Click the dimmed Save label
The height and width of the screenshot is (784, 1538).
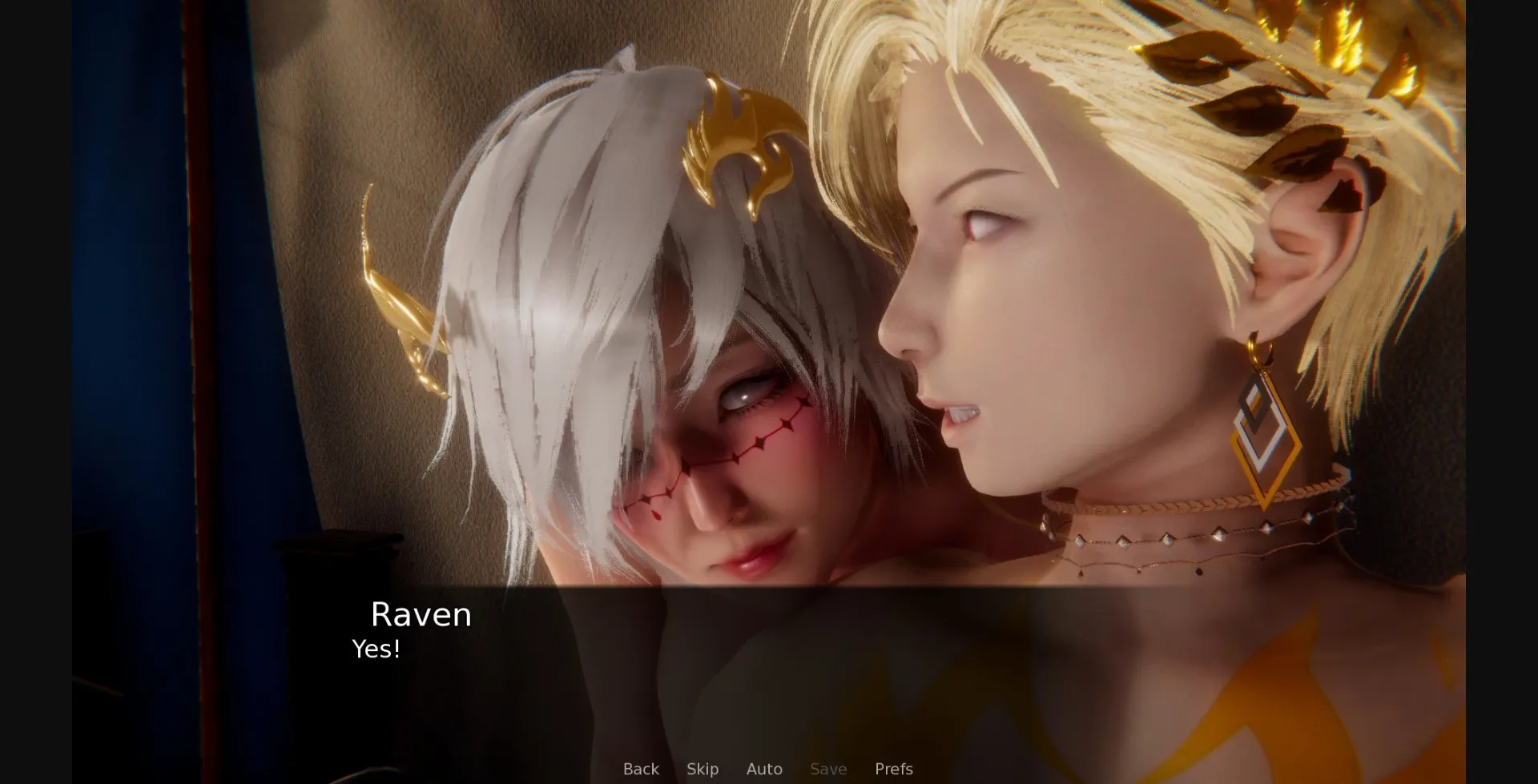(x=828, y=769)
